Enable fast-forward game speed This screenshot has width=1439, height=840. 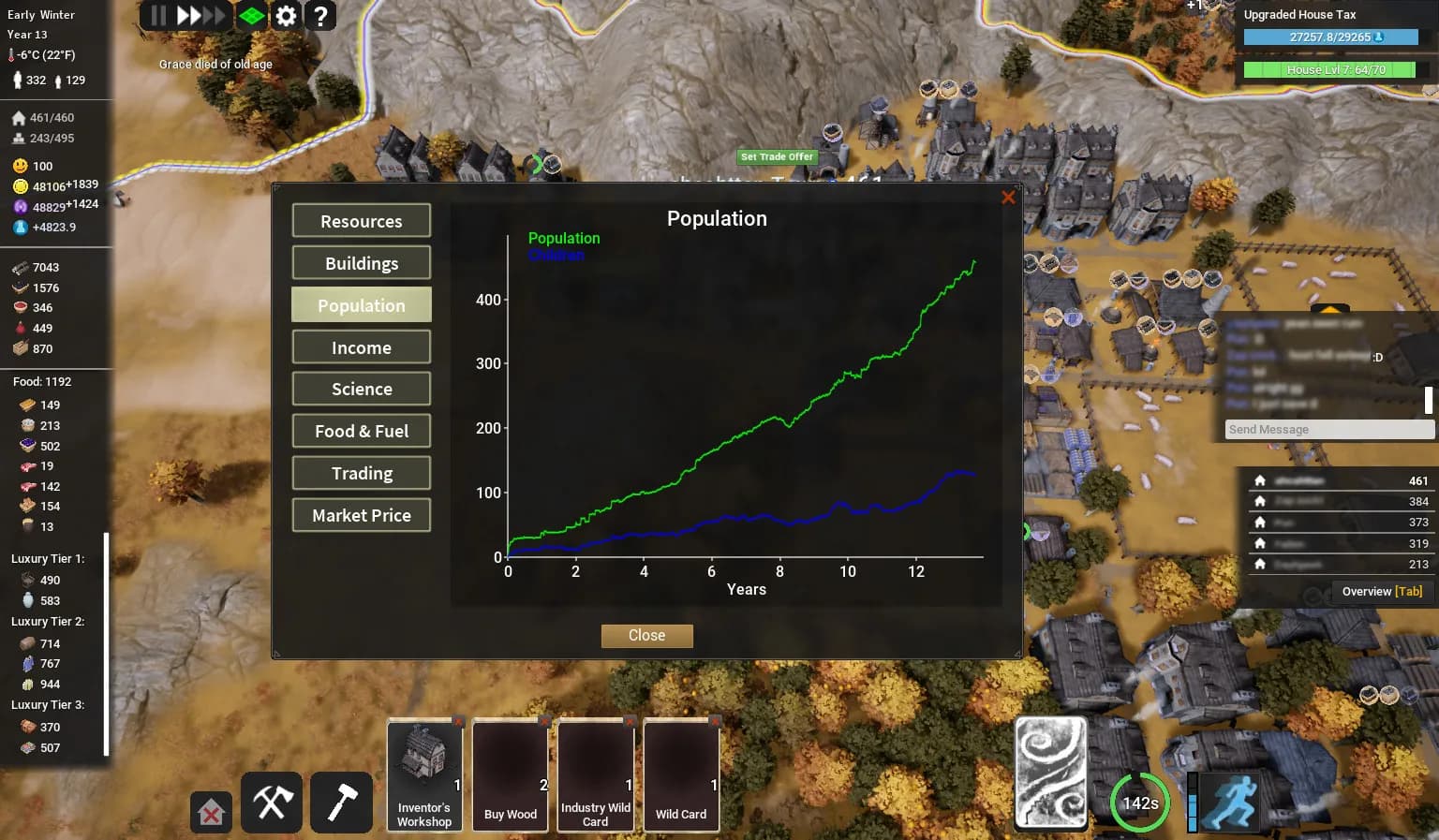[x=187, y=16]
